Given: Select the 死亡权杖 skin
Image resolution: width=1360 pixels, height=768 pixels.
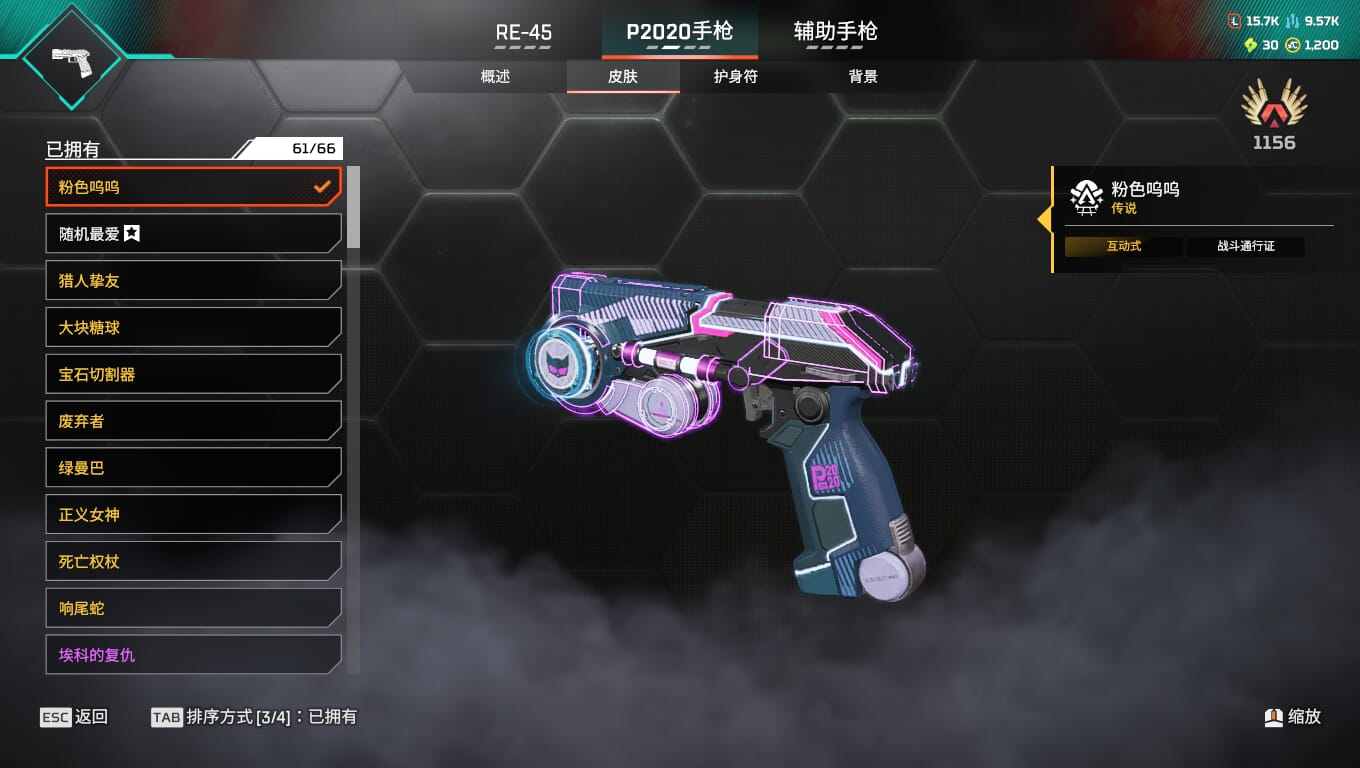Looking at the screenshot, I should coord(193,562).
